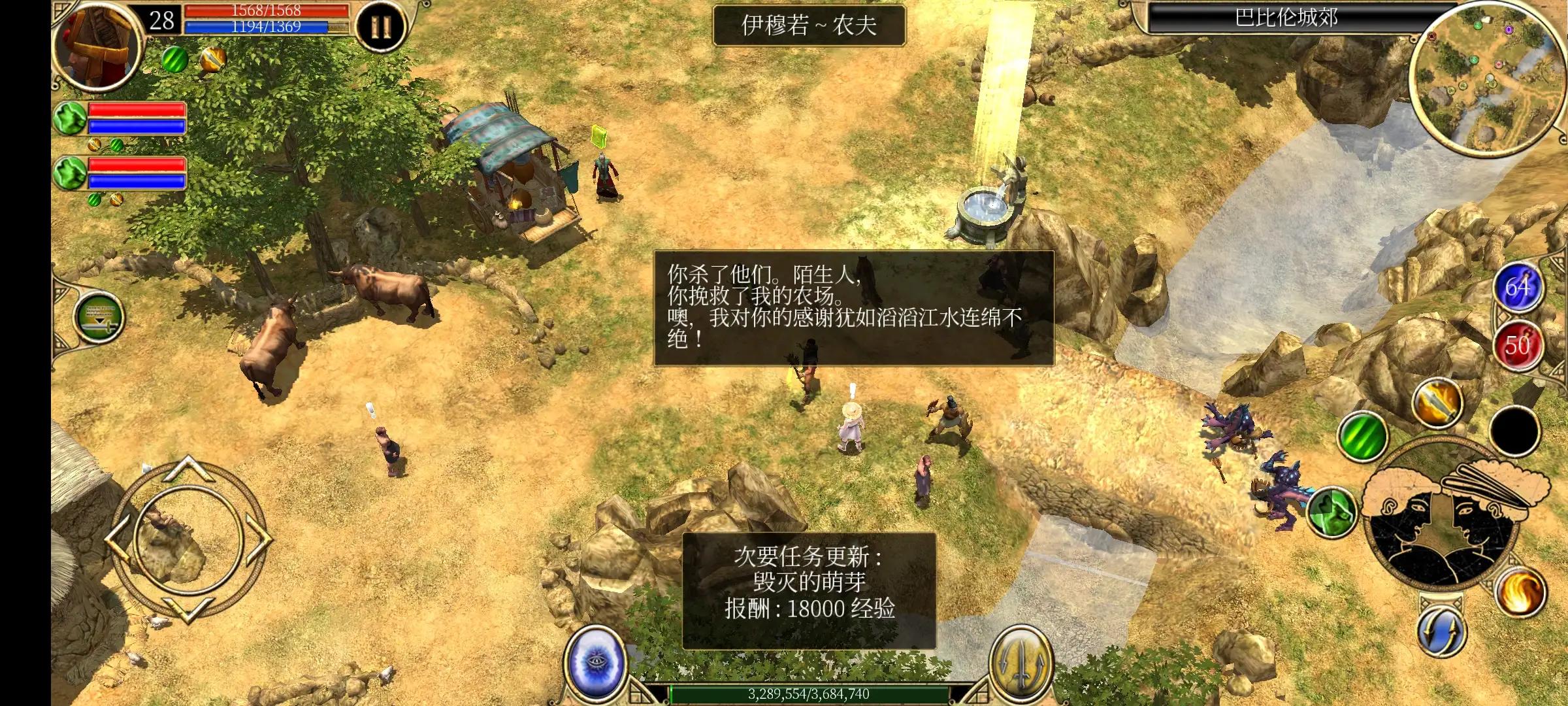This screenshot has width=1568, height=706.
Task: Tap the pause button
Action: point(382,24)
